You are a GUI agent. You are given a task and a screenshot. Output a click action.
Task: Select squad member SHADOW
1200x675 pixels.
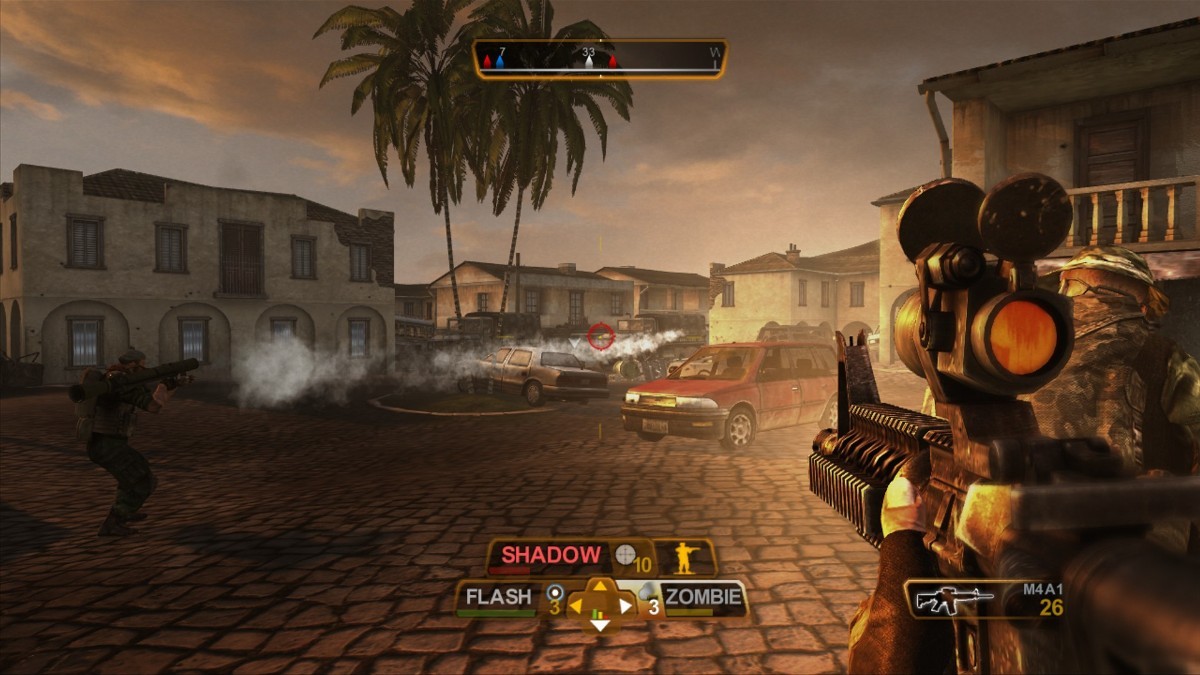(x=551, y=555)
